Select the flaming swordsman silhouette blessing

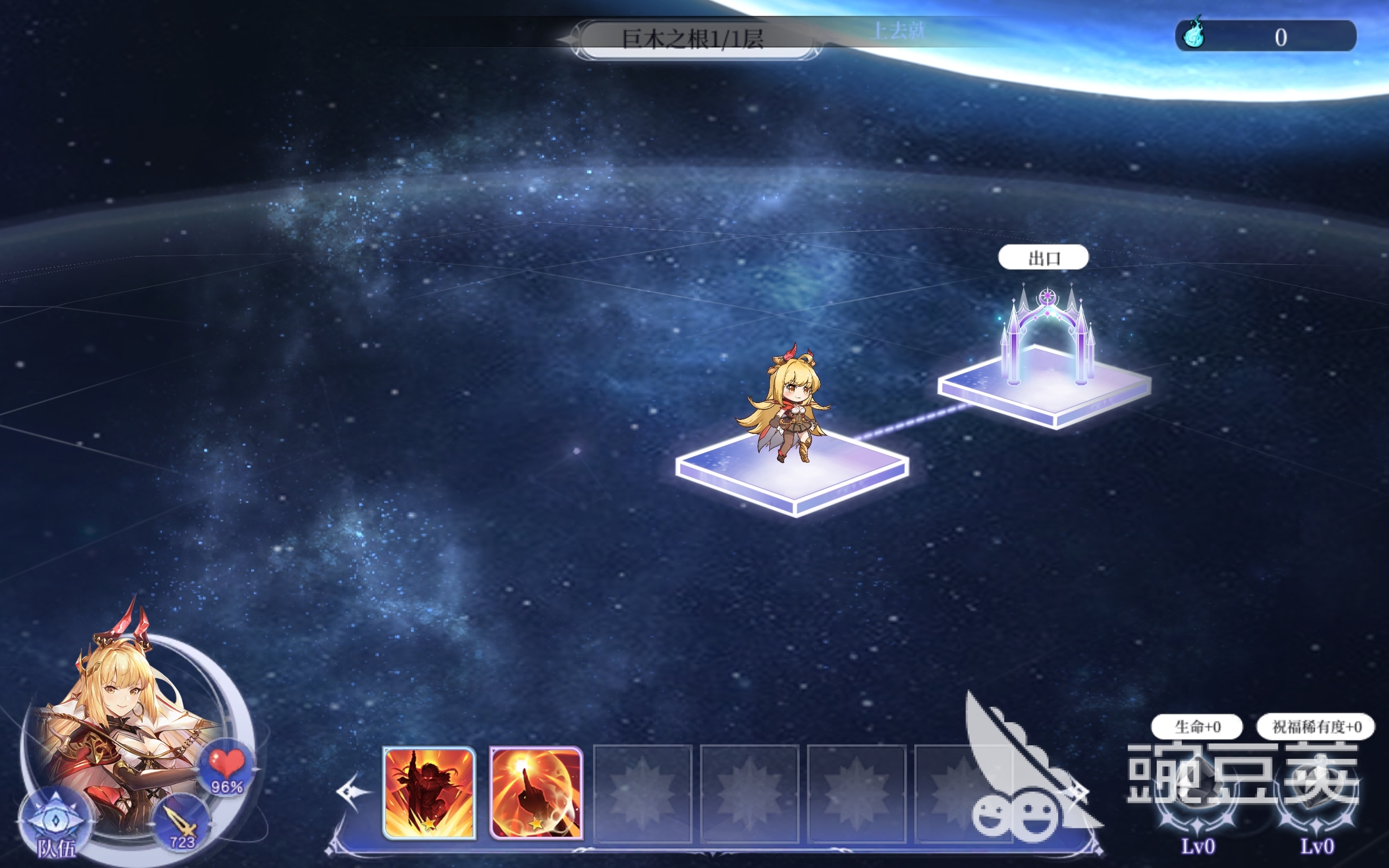429,793
